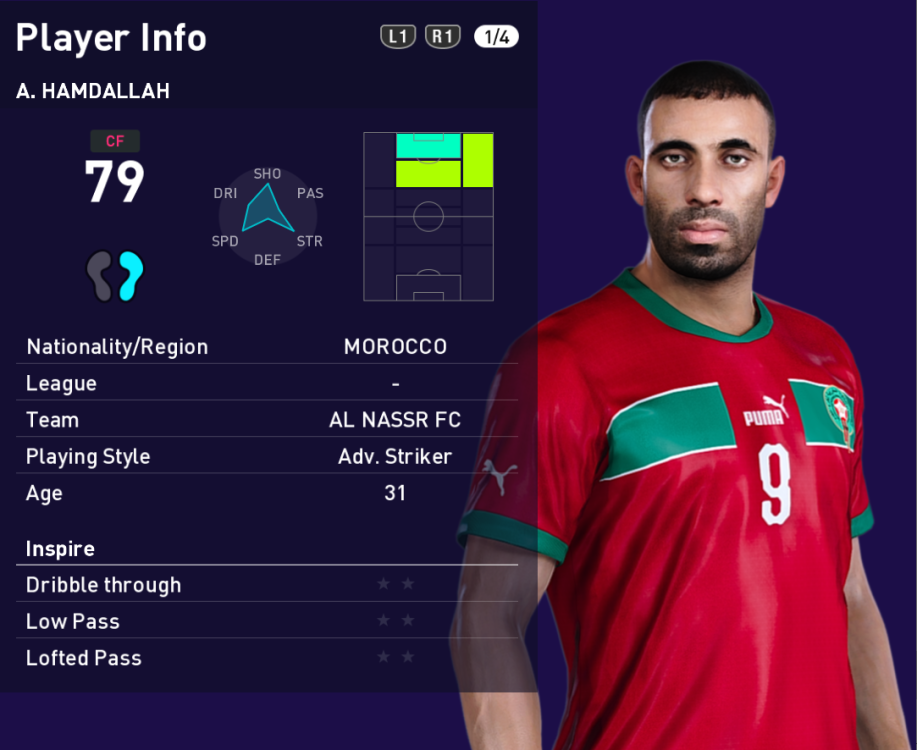Select the Playing Style row
917x750 pixels.
[x=267, y=457]
